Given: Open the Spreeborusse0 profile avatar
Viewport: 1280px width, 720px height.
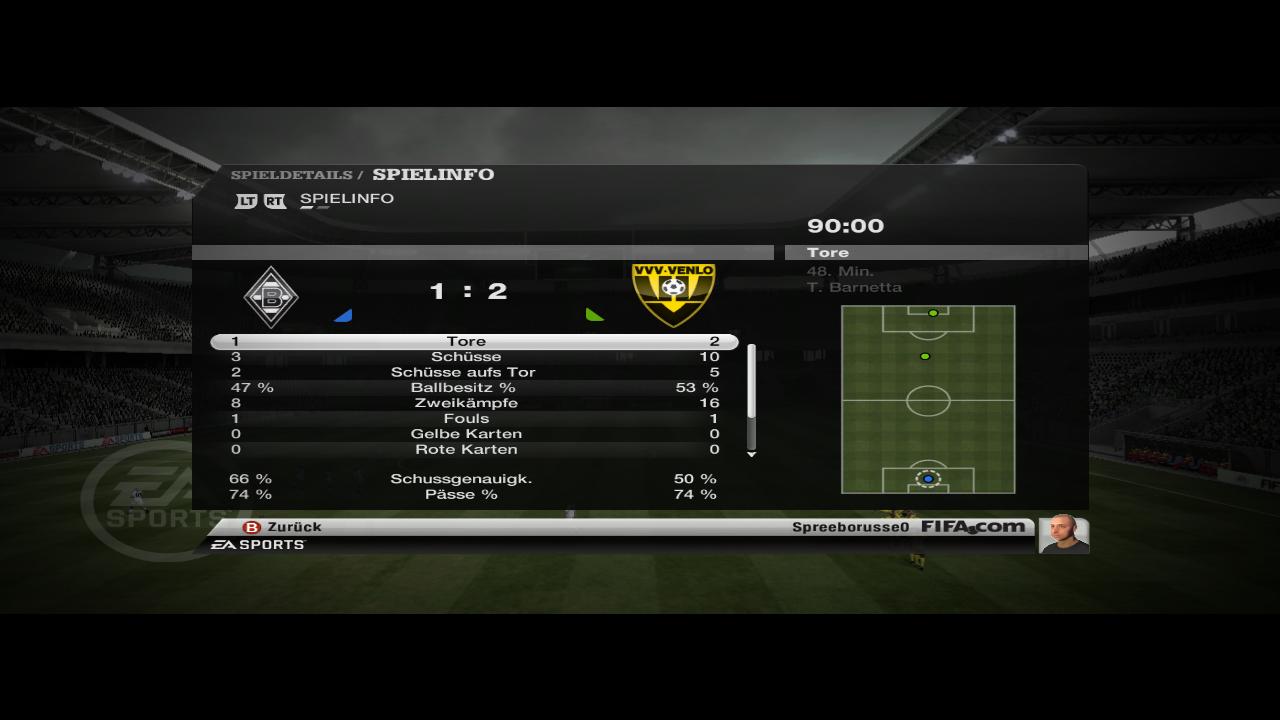Looking at the screenshot, I should 1063,534.
